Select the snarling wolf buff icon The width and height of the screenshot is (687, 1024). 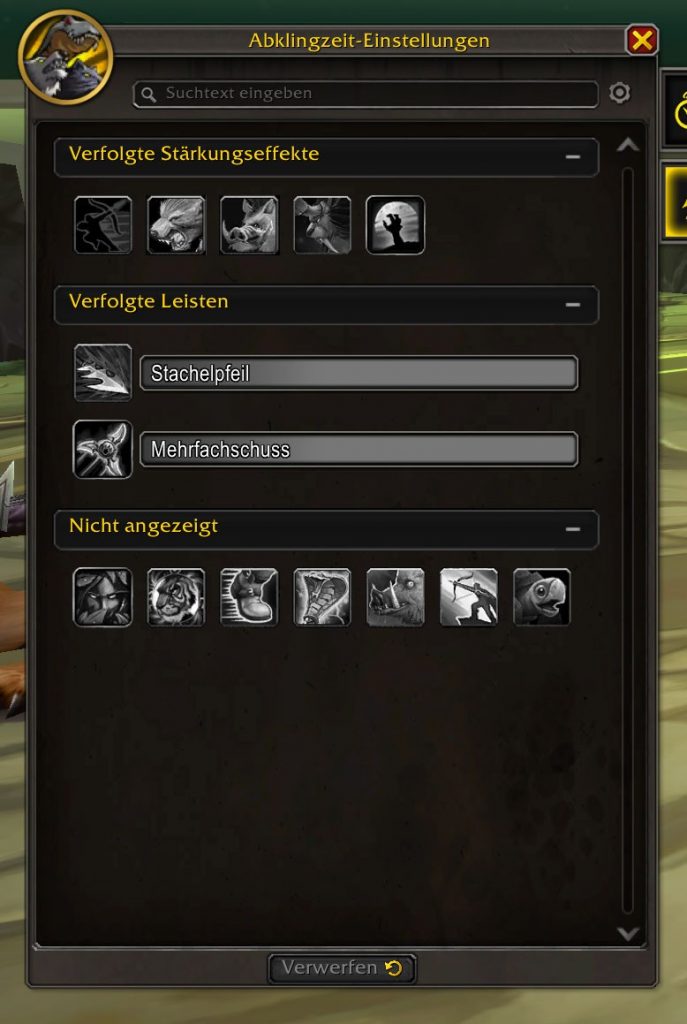176,225
